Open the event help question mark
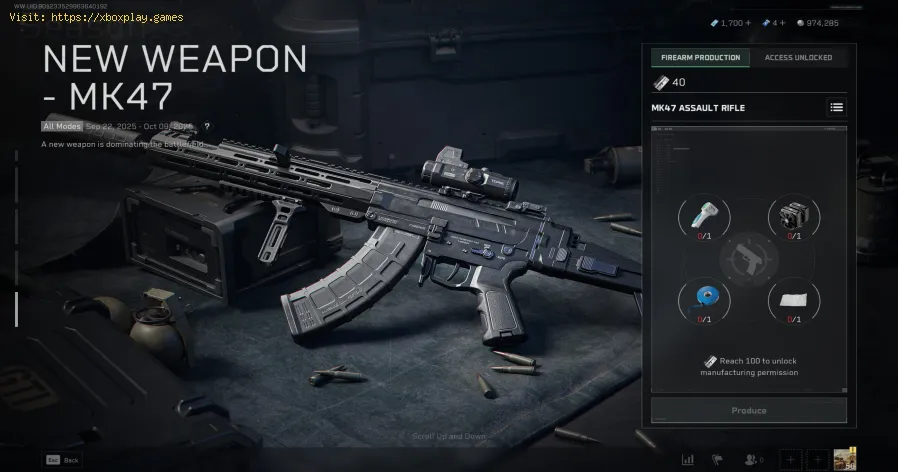The image size is (898, 472). (x=207, y=126)
